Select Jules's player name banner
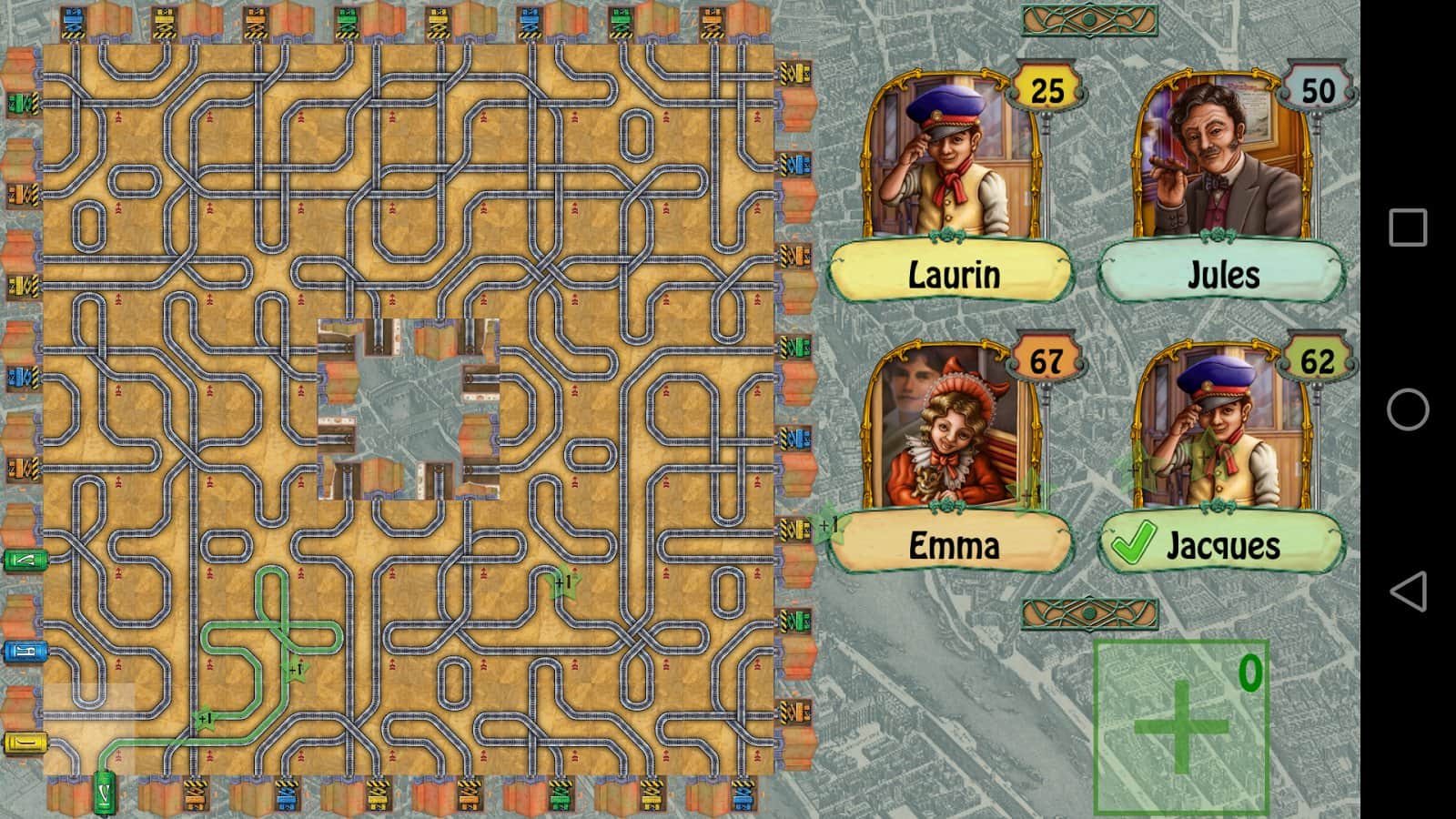The image size is (1456, 819). tap(1222, 274)
